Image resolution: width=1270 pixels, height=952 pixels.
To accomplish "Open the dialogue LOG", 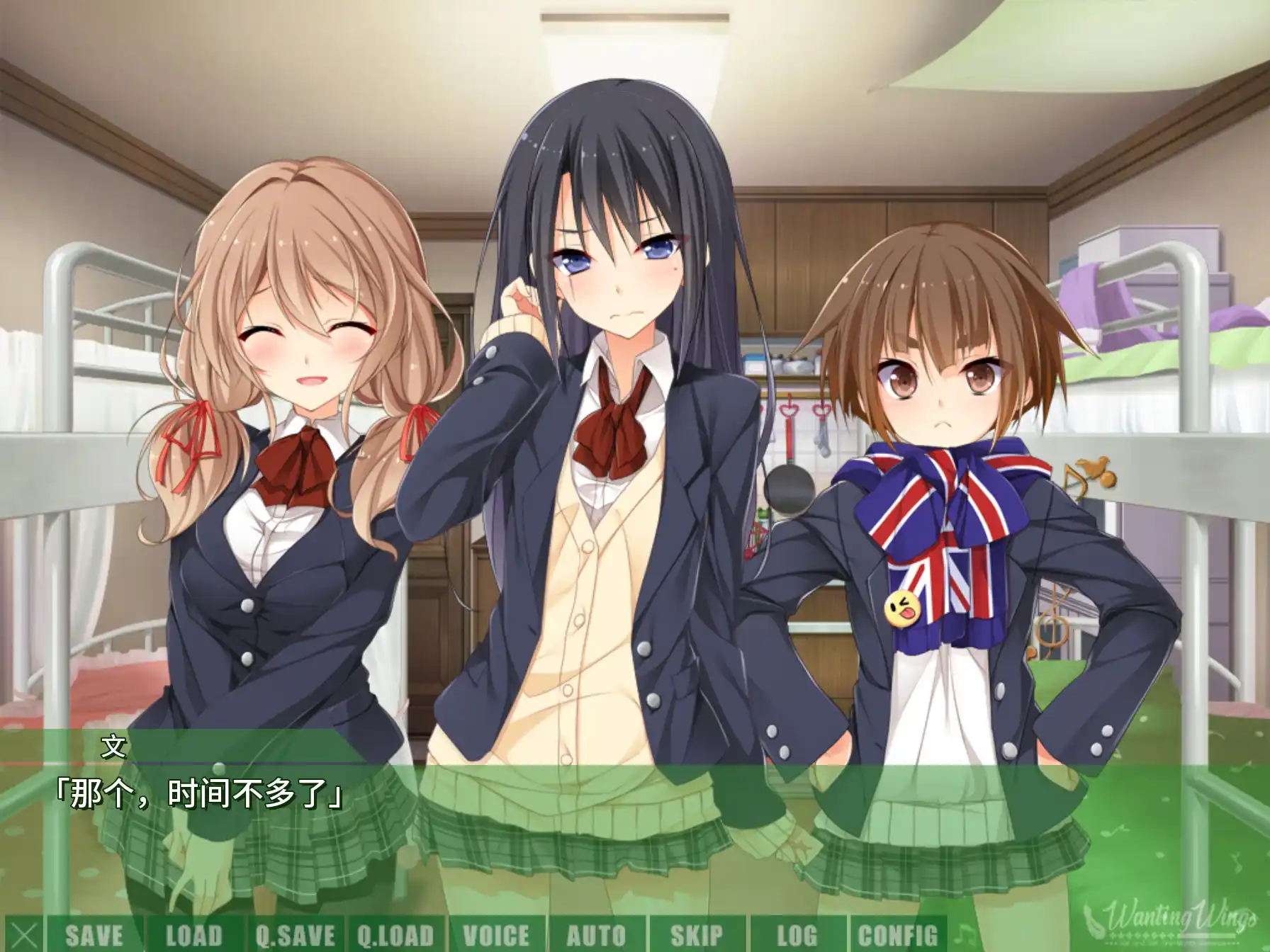I will click(797, 934).
